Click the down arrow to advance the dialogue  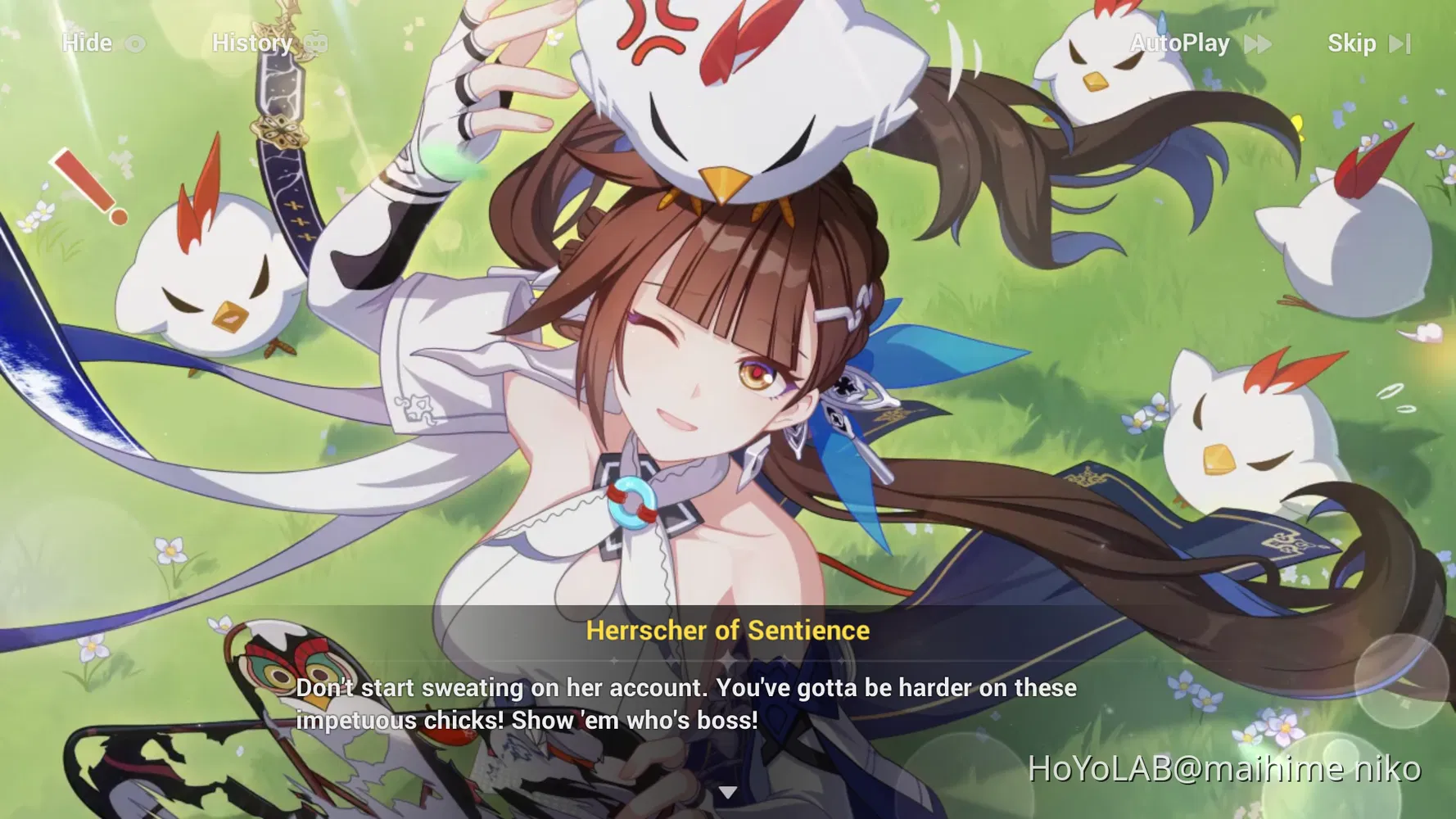[x=728, y=791]
